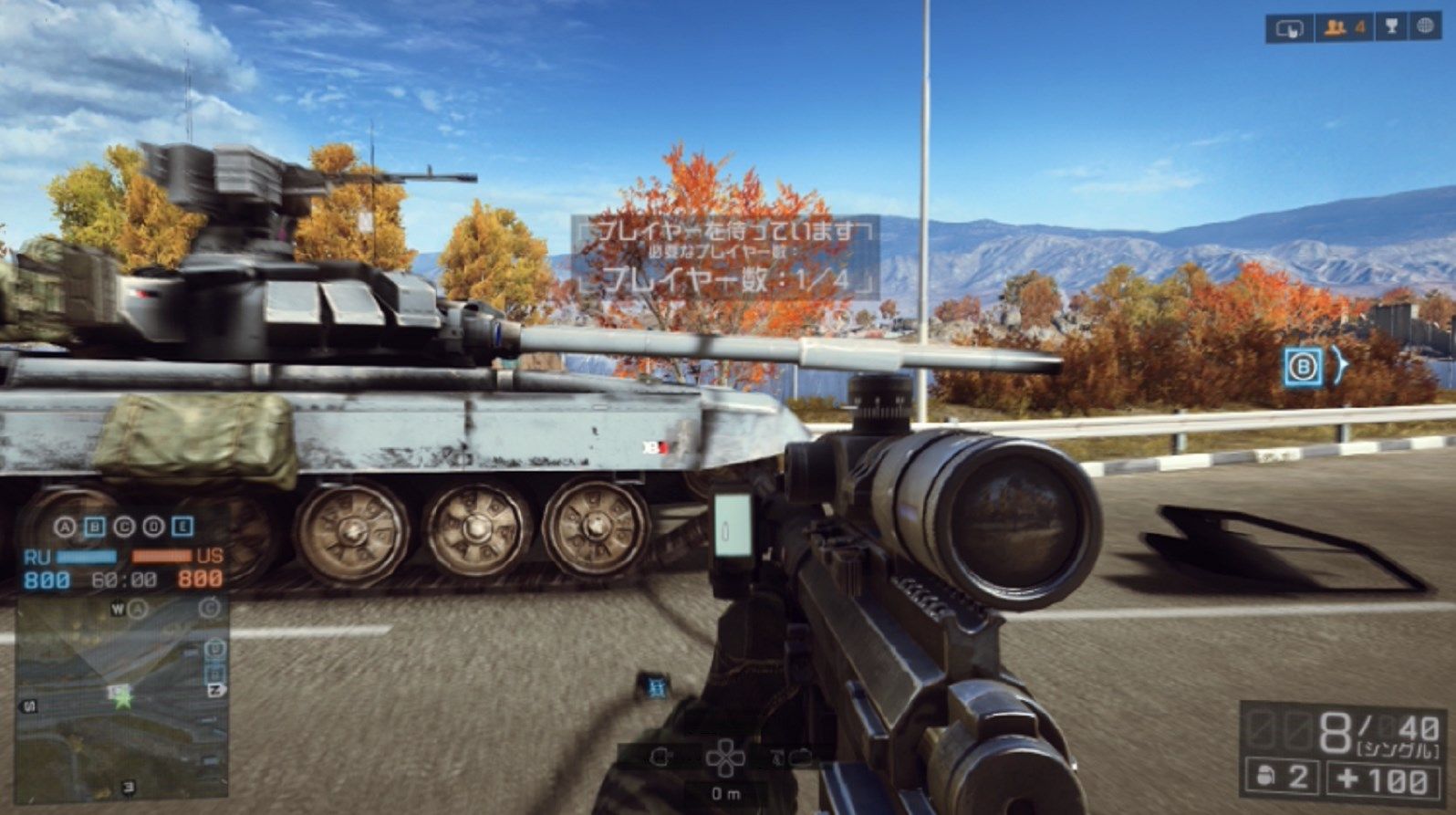
Task: Click the blue RU ticket progress bar
Action: (x=87, y=556)
